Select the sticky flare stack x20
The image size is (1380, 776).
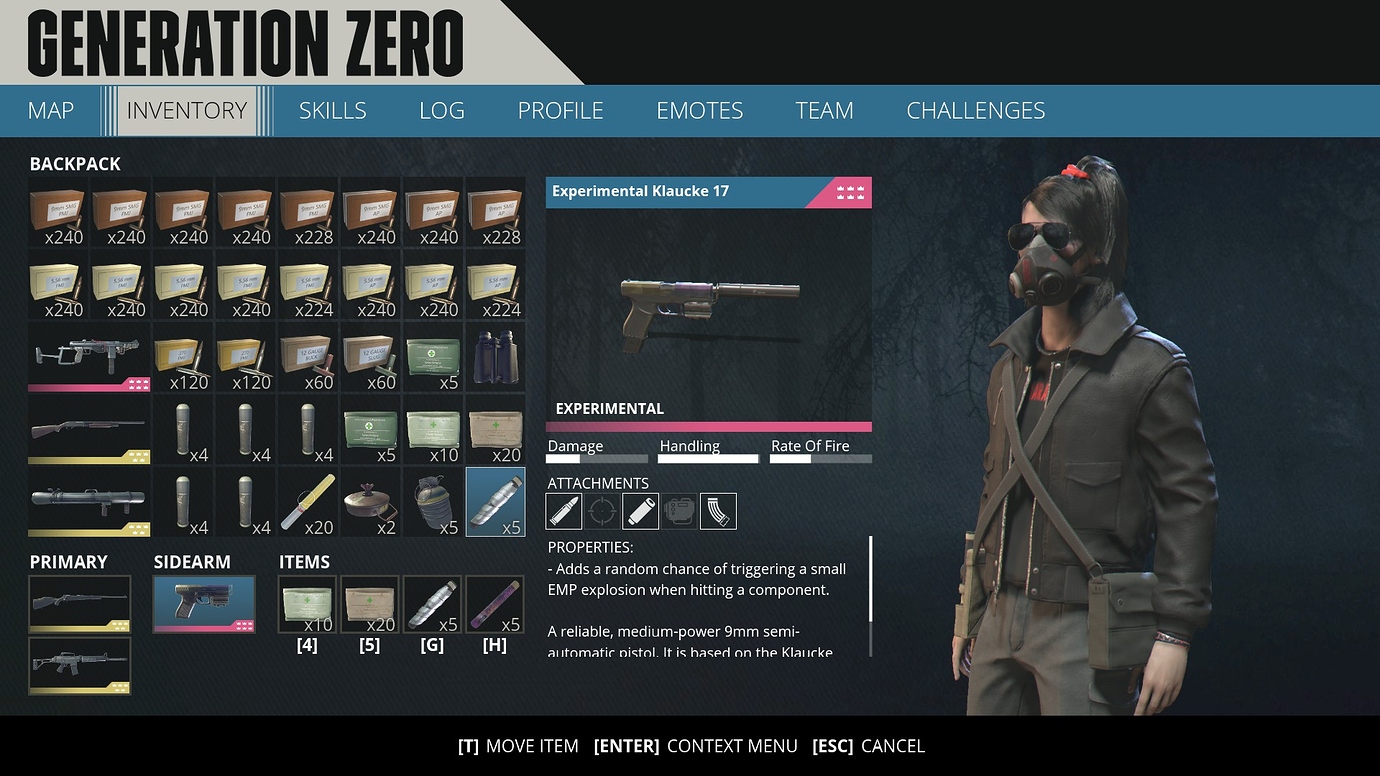[307, 501]
